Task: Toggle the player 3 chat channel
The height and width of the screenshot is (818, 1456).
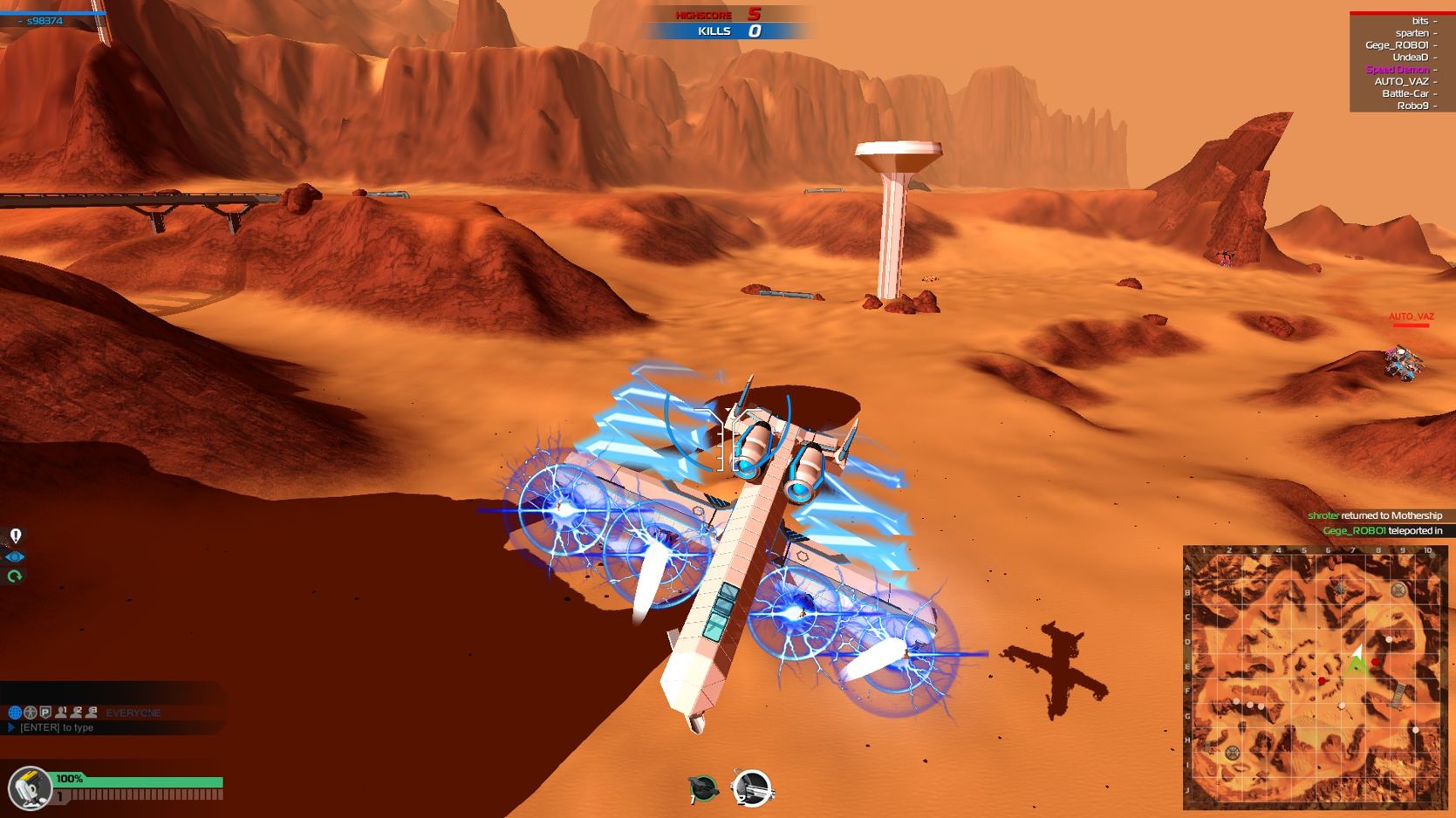Action: (91, 712)
